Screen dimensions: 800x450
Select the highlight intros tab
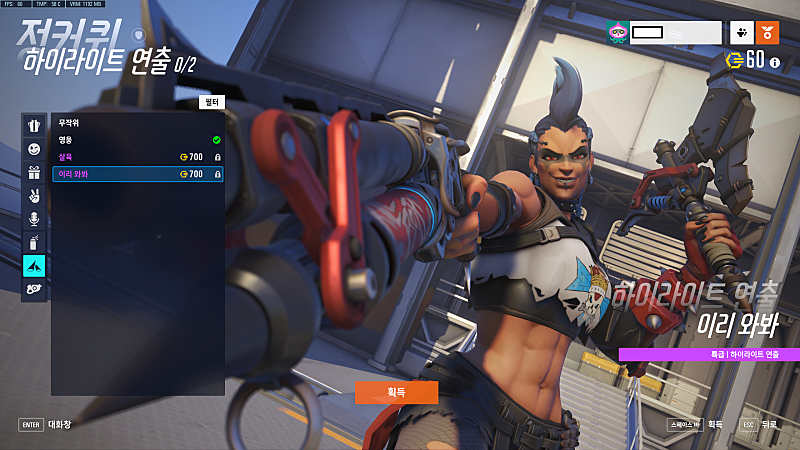tap(34, 265)
